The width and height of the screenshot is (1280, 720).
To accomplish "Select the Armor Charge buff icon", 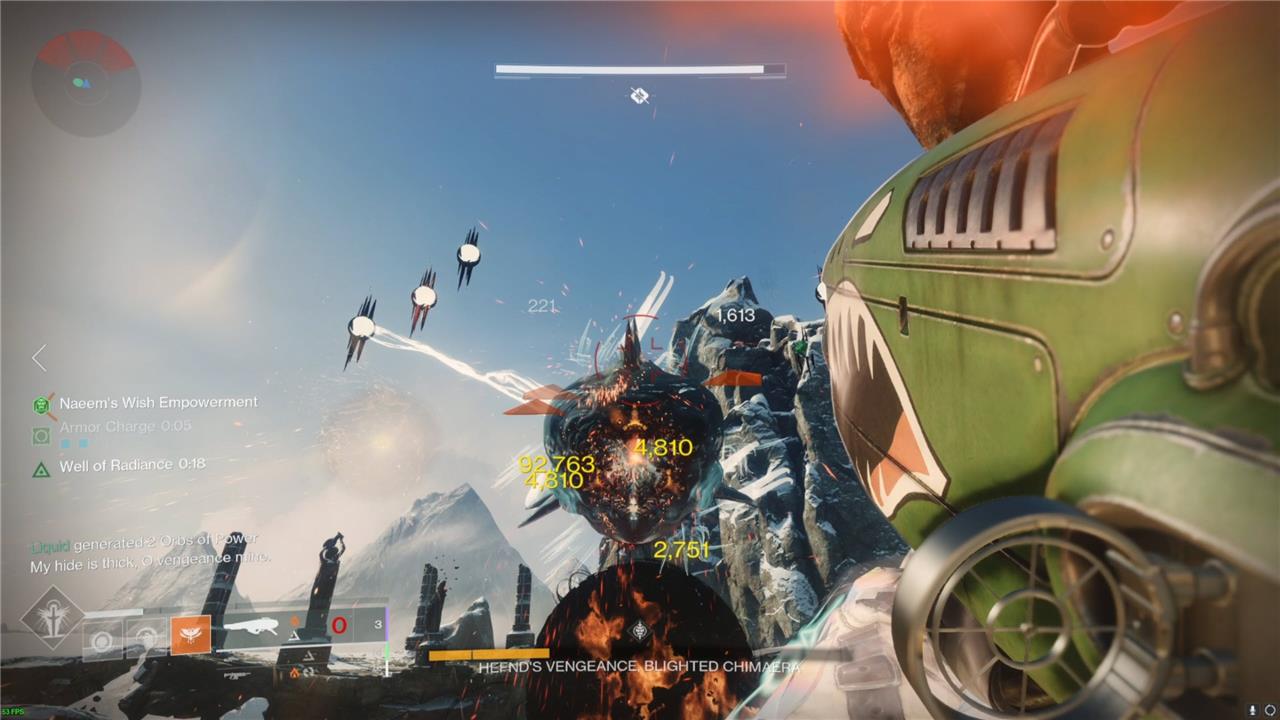I will tap(41, 436).
